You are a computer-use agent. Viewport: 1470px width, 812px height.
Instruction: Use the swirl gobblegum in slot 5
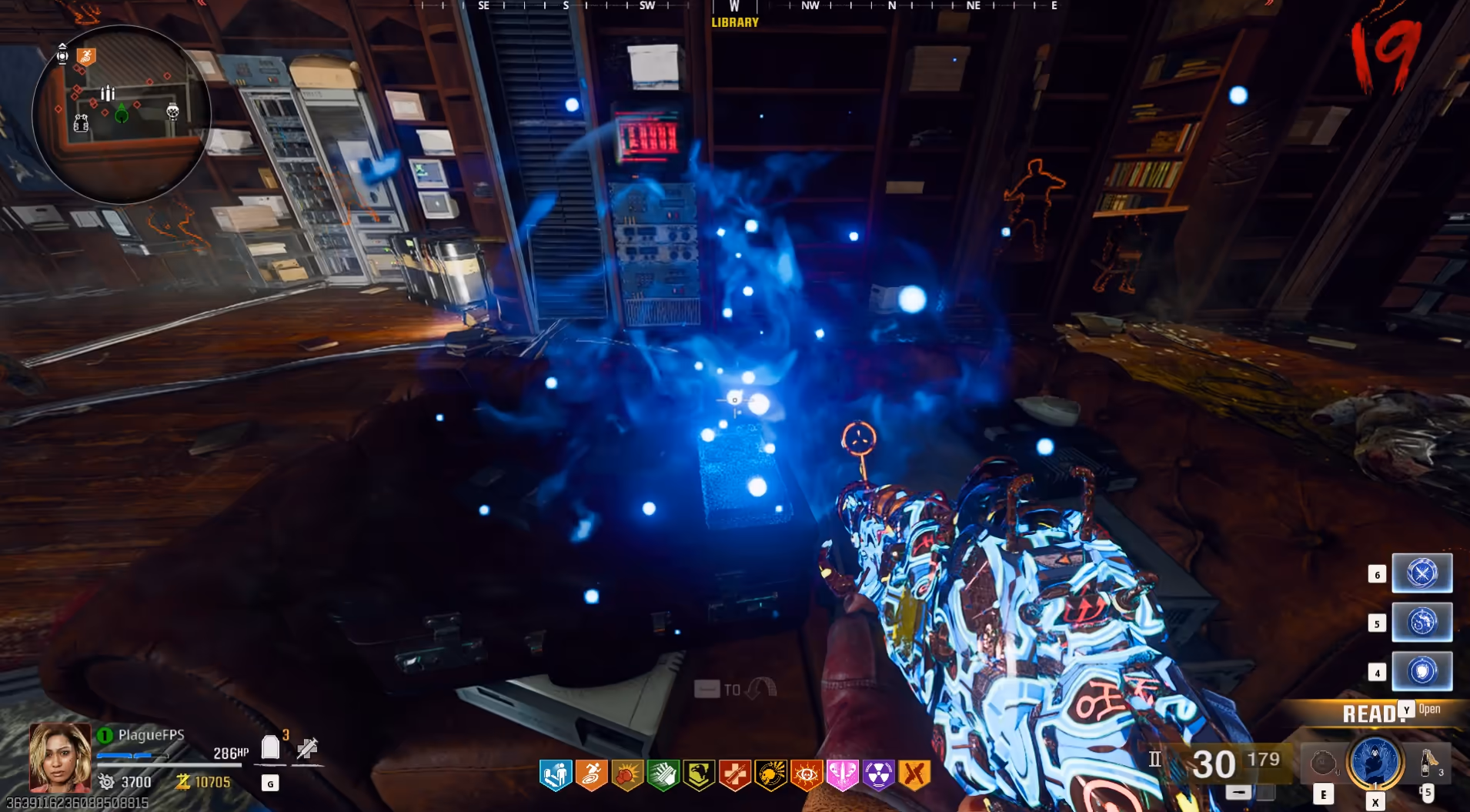coord(1422,622)
